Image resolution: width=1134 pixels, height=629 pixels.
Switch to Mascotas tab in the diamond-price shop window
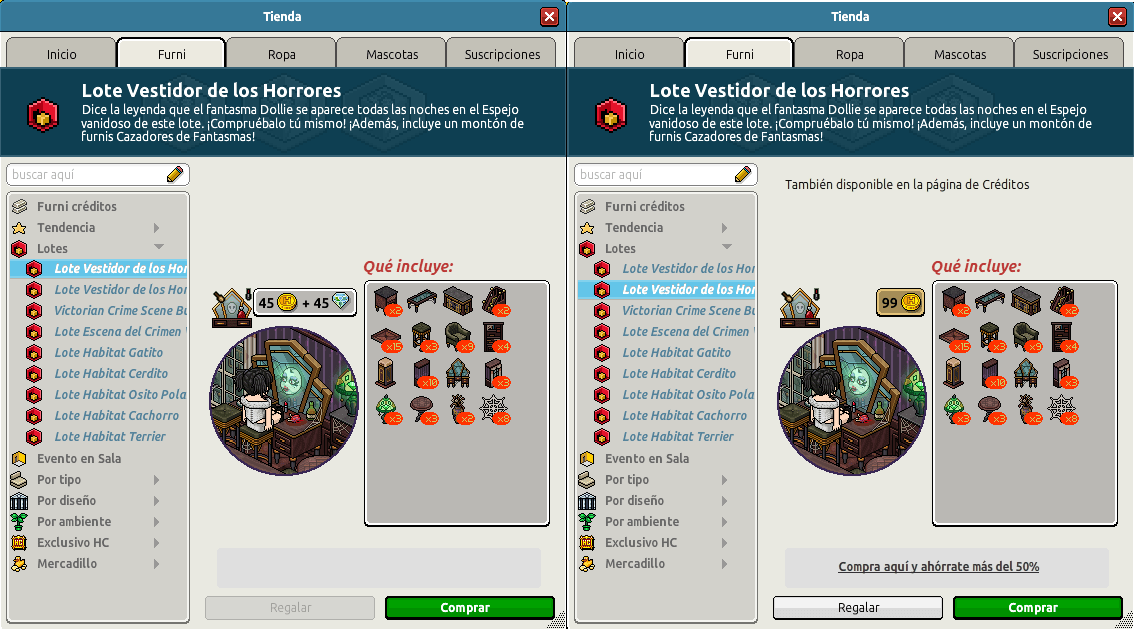click(x=391, y=54)
